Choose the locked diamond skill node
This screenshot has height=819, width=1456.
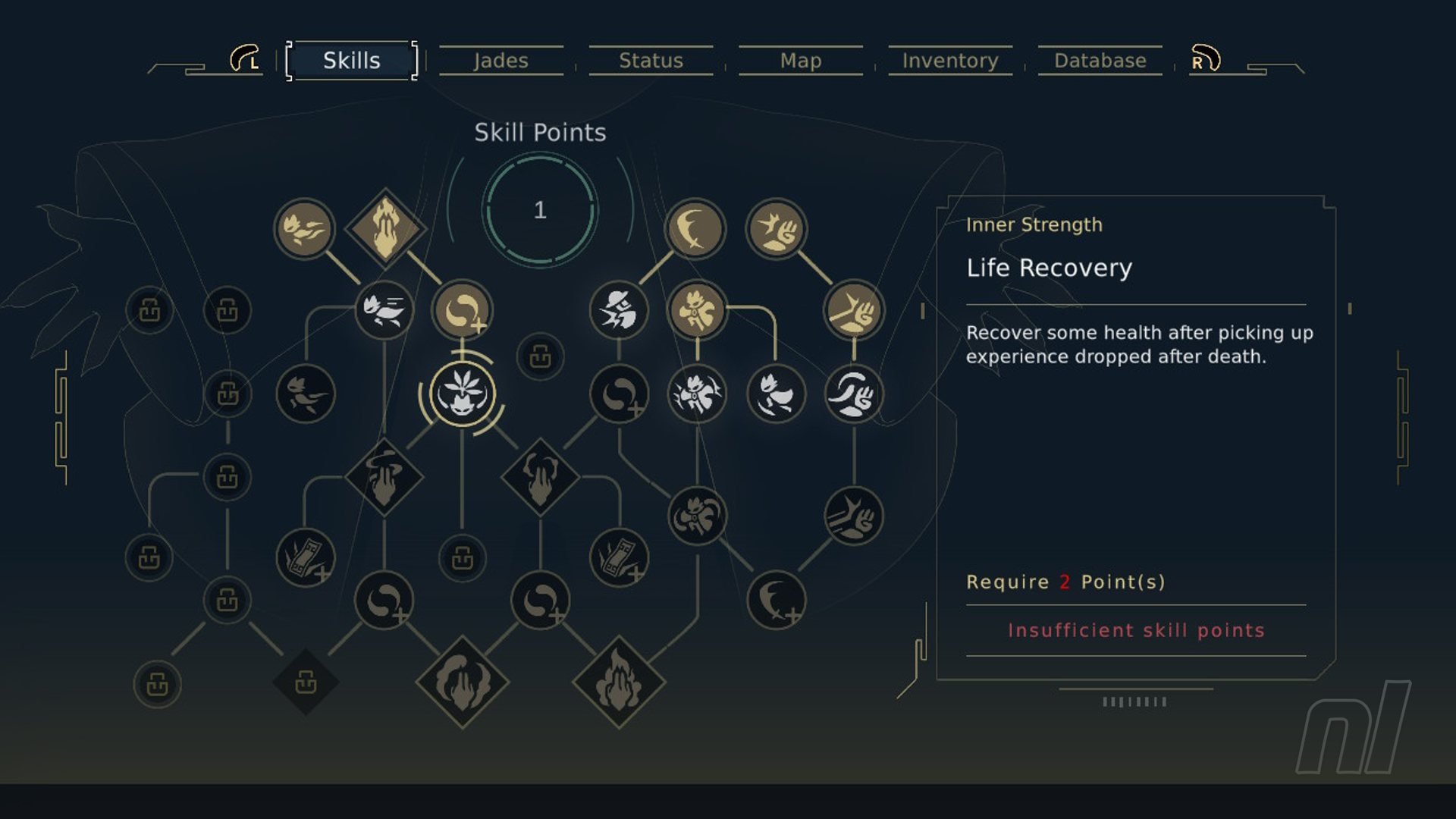306,682
